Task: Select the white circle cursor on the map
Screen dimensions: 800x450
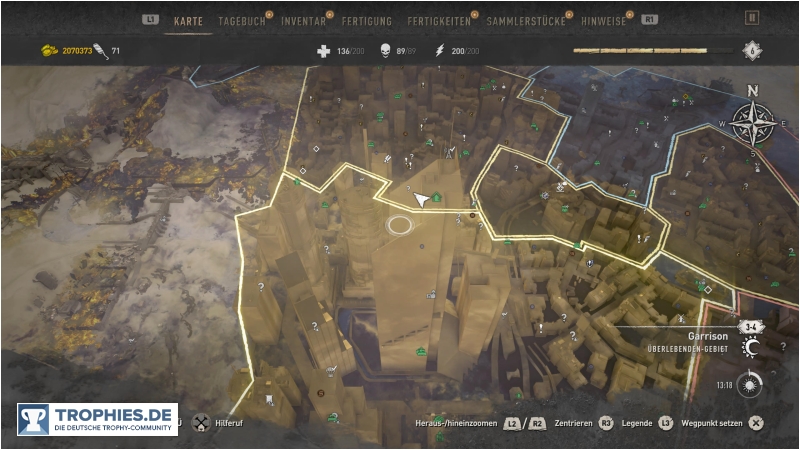Action: (x=399, y=225)
